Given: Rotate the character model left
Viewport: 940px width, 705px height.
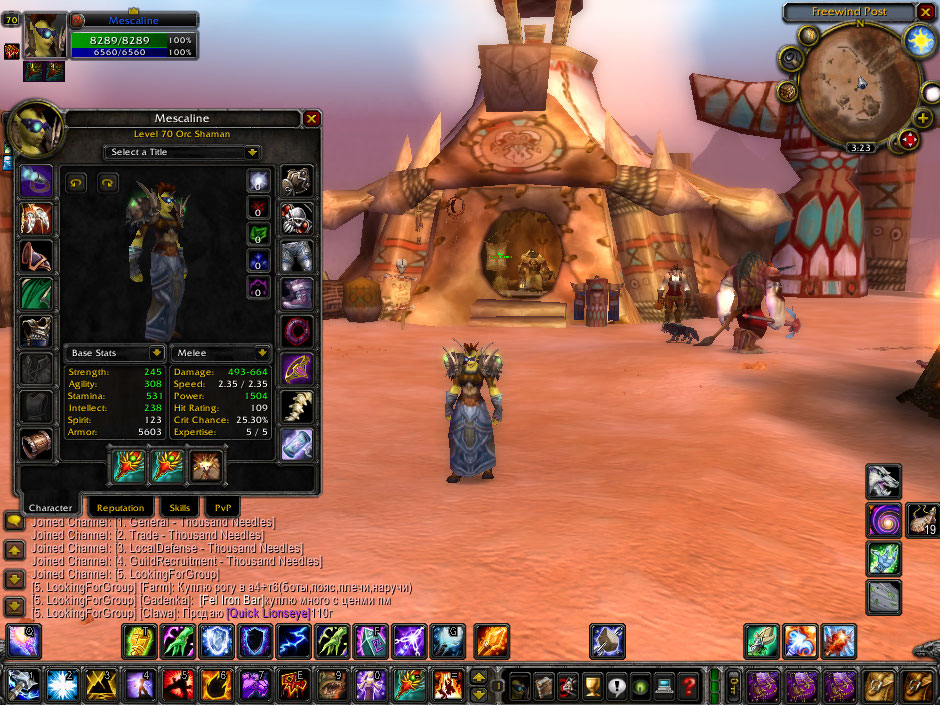Looking at the screenshot, I should 75,183.
